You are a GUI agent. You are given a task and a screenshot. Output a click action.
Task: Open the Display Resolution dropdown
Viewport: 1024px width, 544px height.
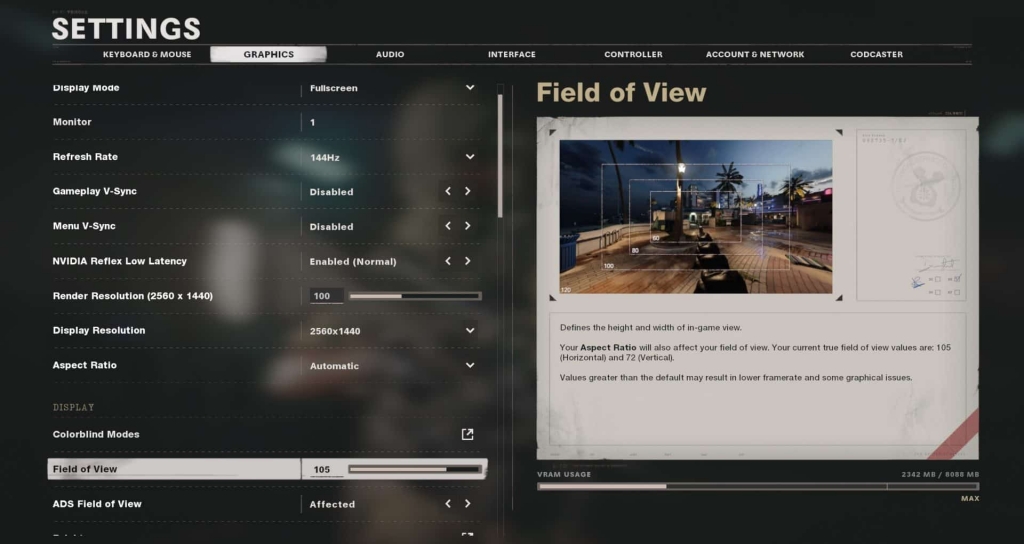click(469, 331)
